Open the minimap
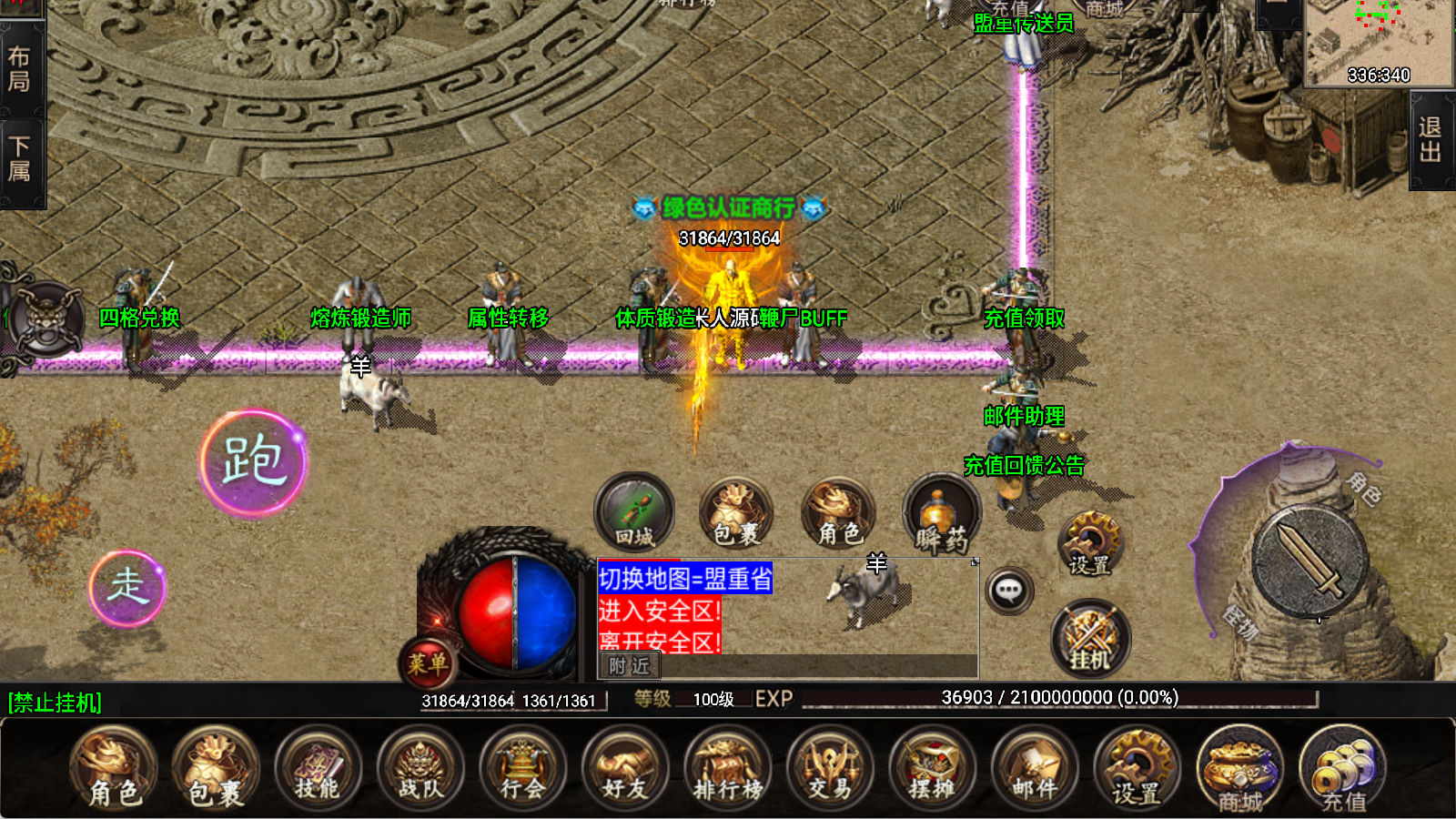This screenshot has width=1456, height=819. (1378, 43)
